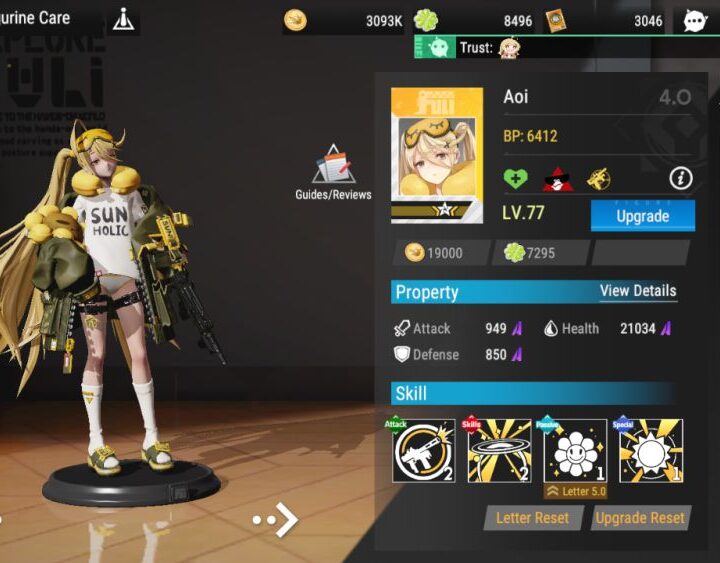The height and width of the screenshot is (563, 720).
Task: Select the red-tagged ring skill icon
Action: 499,451
